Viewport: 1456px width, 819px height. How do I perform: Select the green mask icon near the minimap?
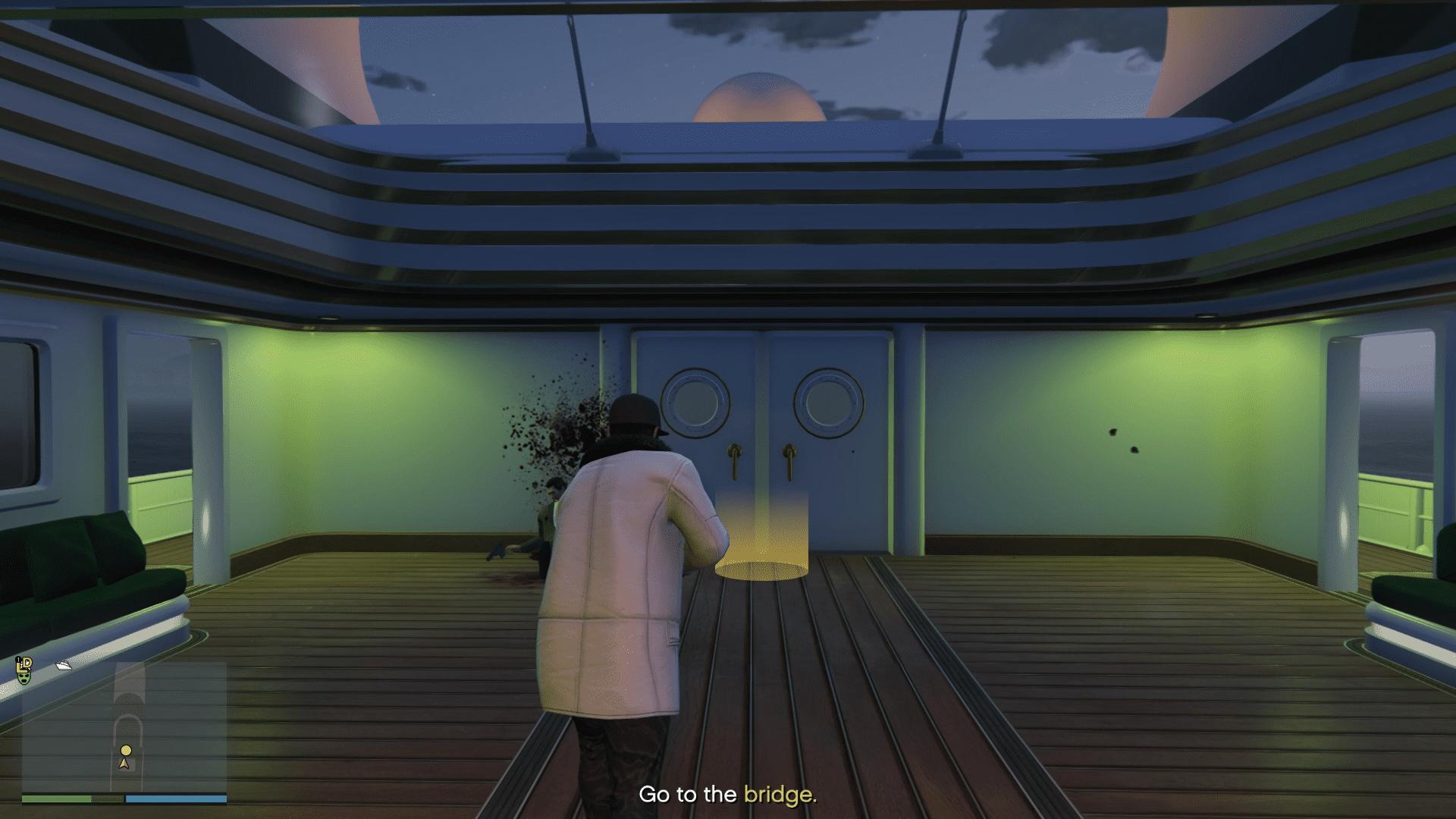[24, 679]
